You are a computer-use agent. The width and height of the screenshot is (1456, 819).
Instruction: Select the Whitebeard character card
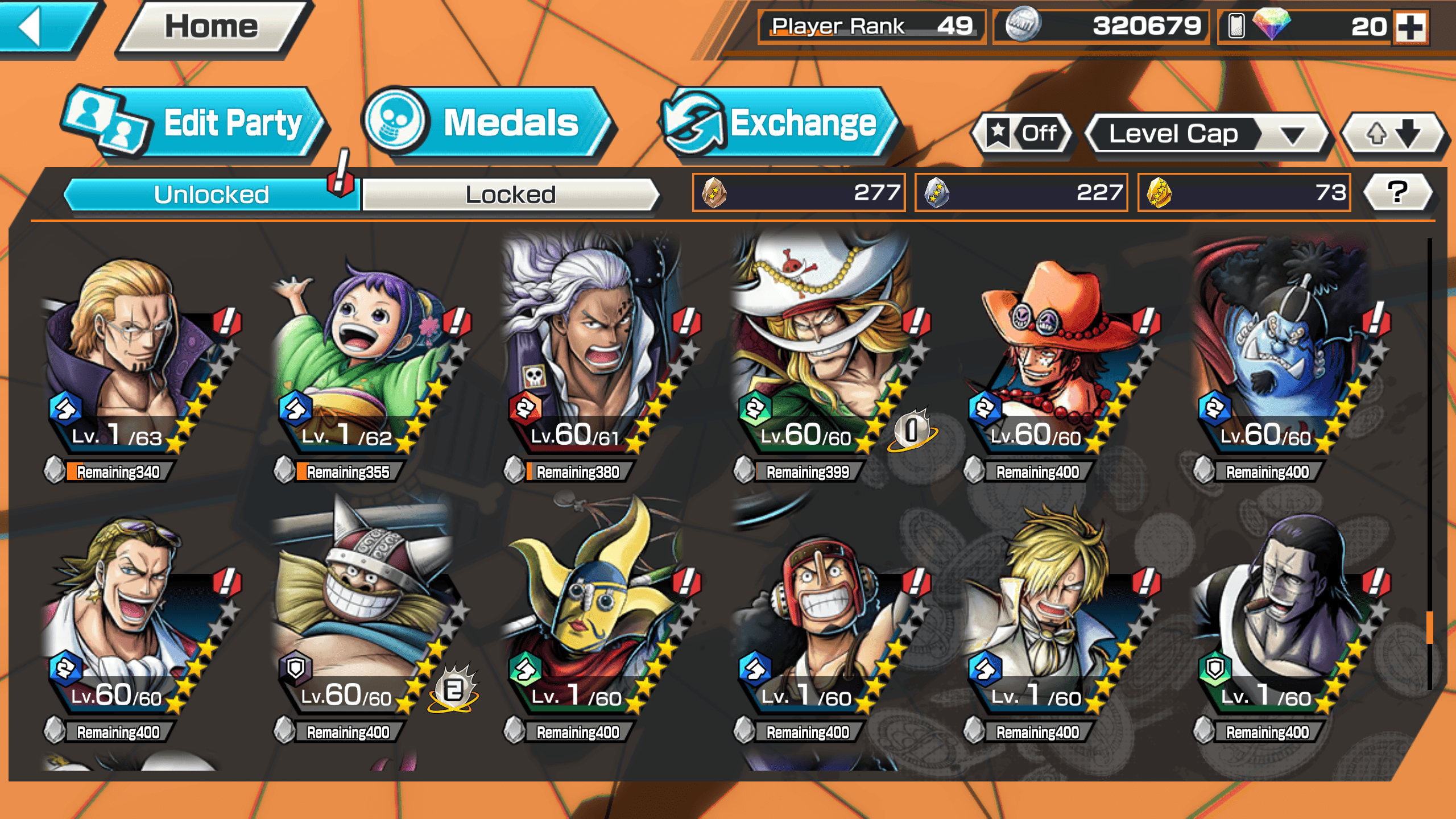819,353
